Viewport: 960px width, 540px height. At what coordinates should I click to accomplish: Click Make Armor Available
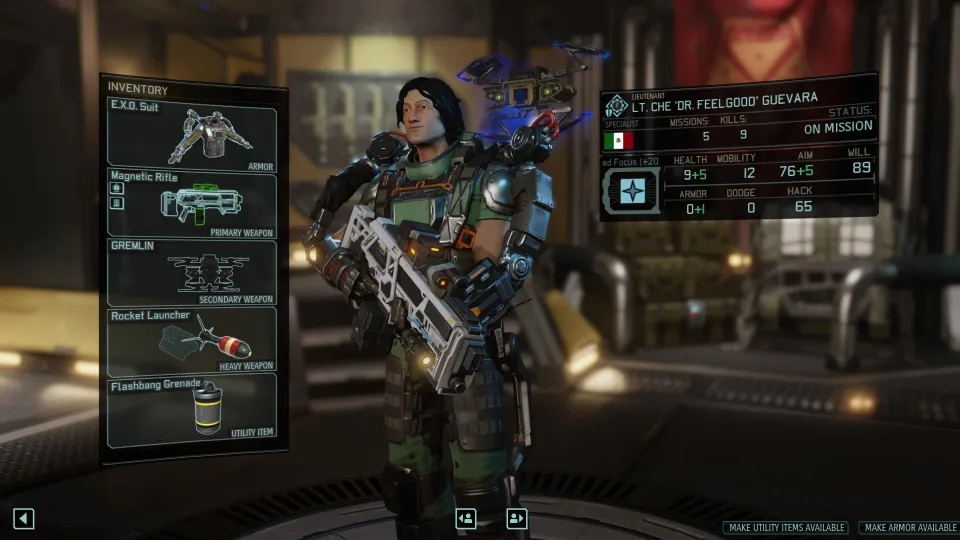tap(907, 528)
